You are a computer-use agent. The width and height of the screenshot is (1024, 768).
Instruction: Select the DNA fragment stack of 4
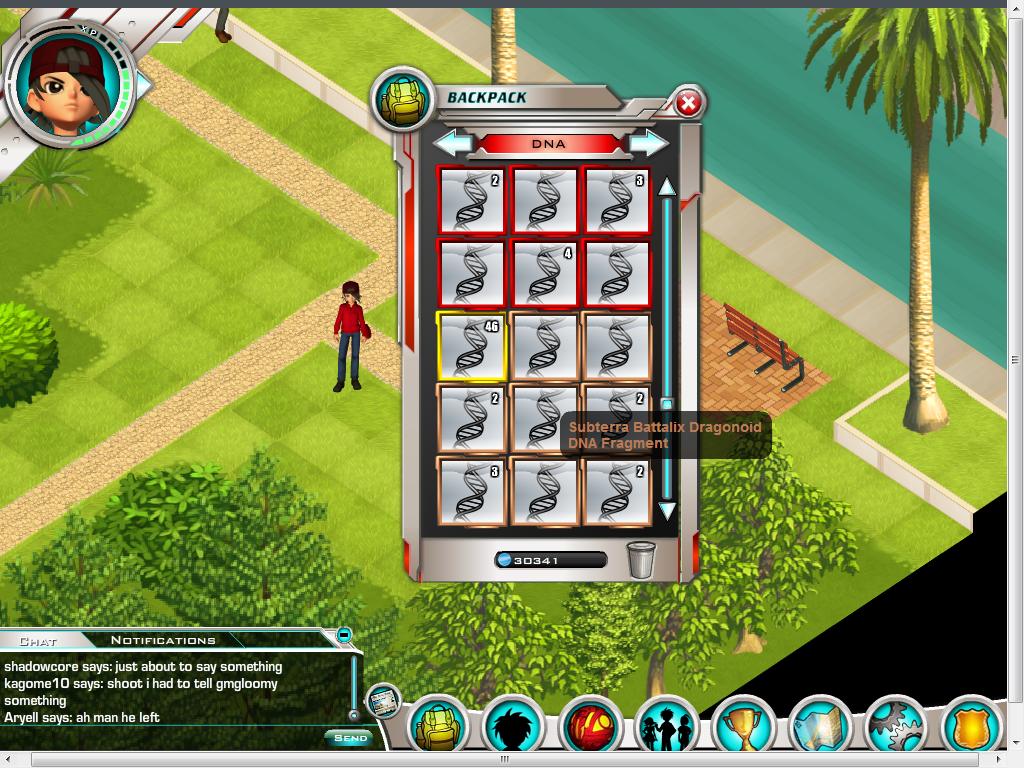click(544, 273)
